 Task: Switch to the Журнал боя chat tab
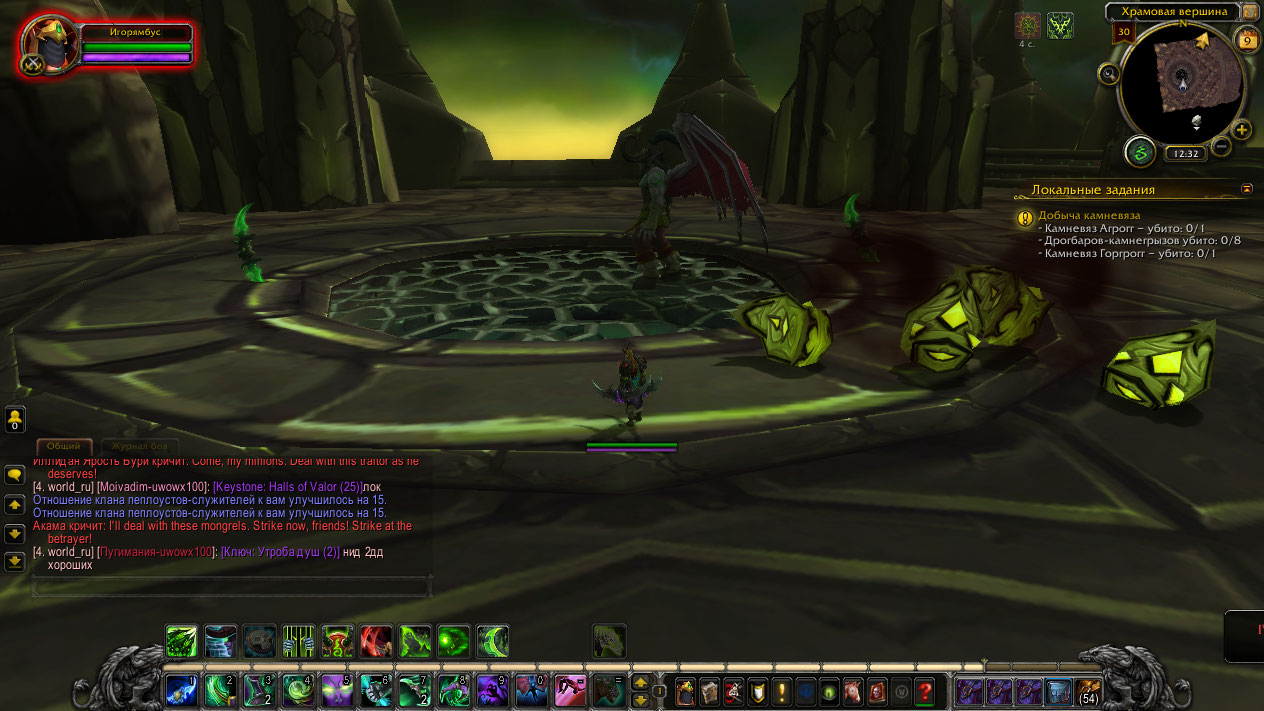coord(145,446)
